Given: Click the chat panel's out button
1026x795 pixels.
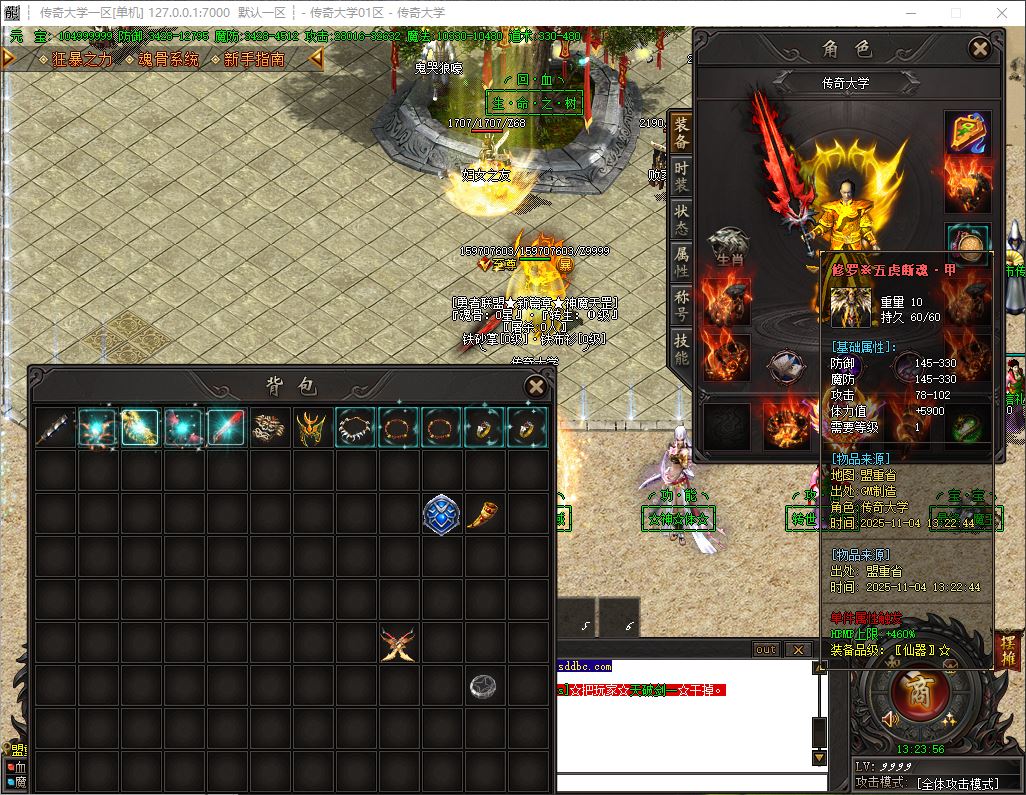Looking at the screenshot, I should [x=766, y=650].
